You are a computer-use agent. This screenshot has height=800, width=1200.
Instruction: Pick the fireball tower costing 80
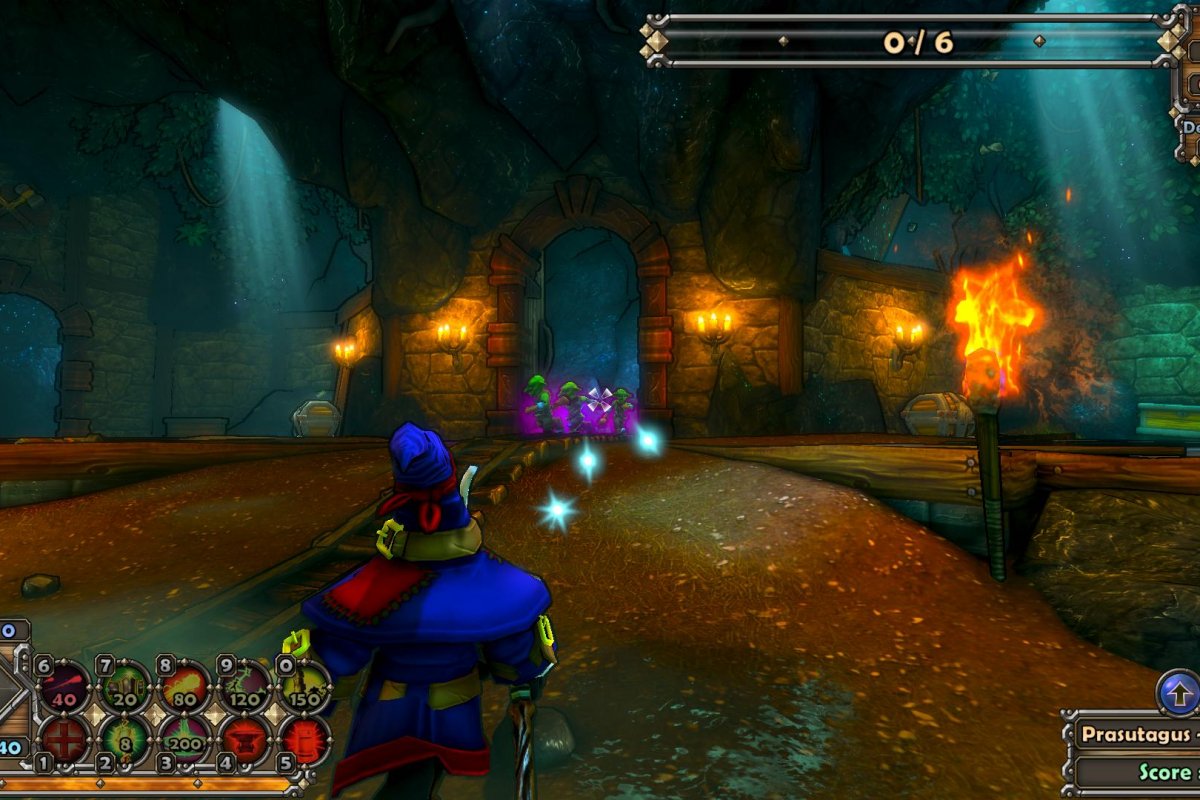185,687
